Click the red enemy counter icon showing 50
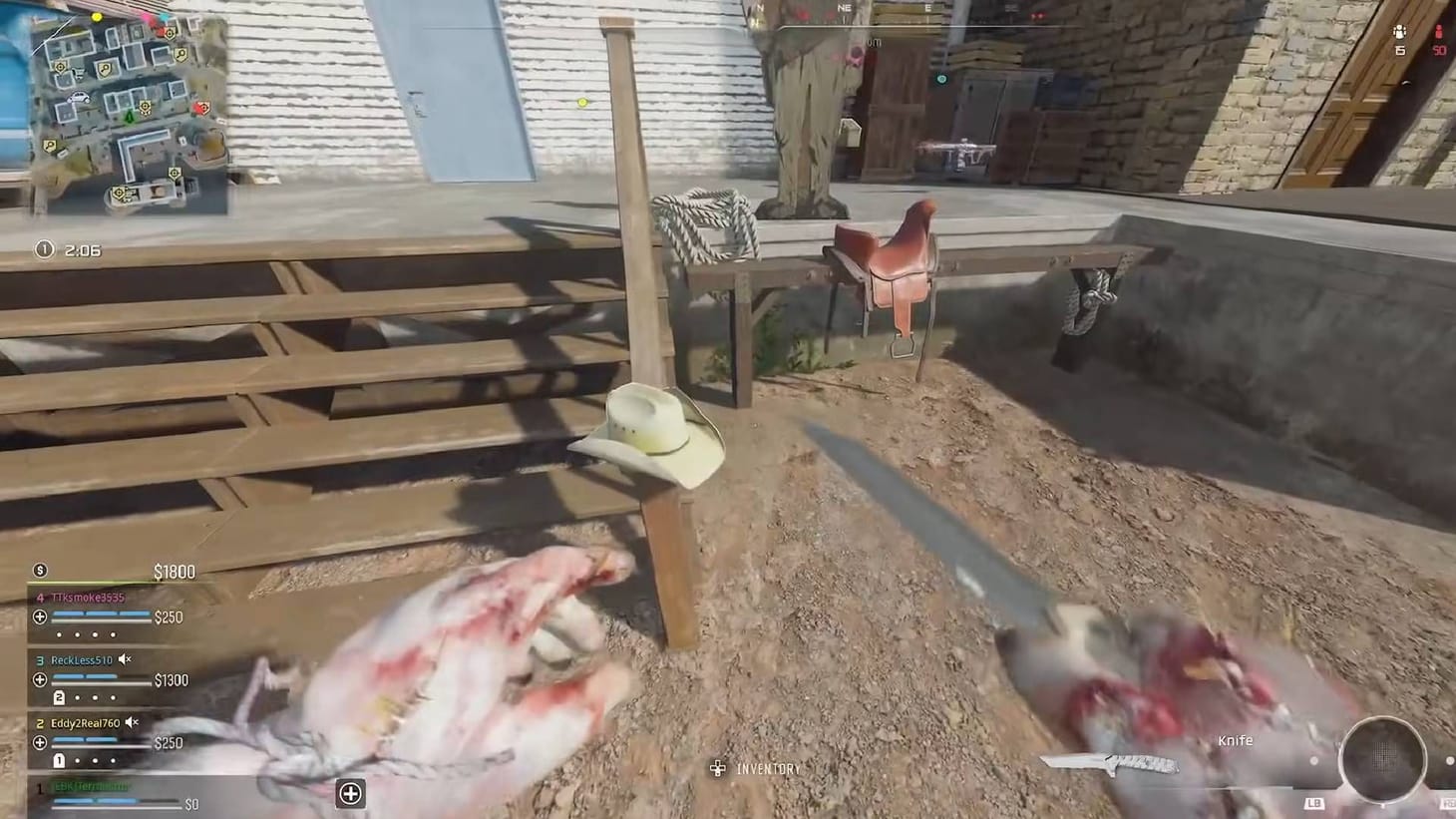Image resolution: width=1456 pixels, height=819 pixels. coord(1441,30)
